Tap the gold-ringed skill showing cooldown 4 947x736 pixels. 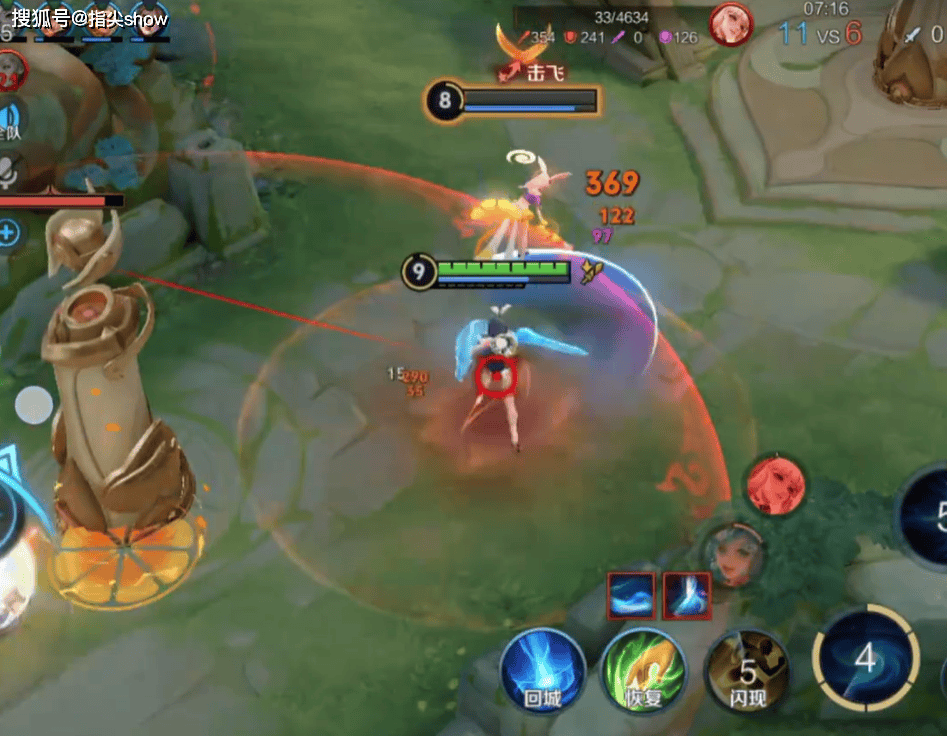[866, 657]
